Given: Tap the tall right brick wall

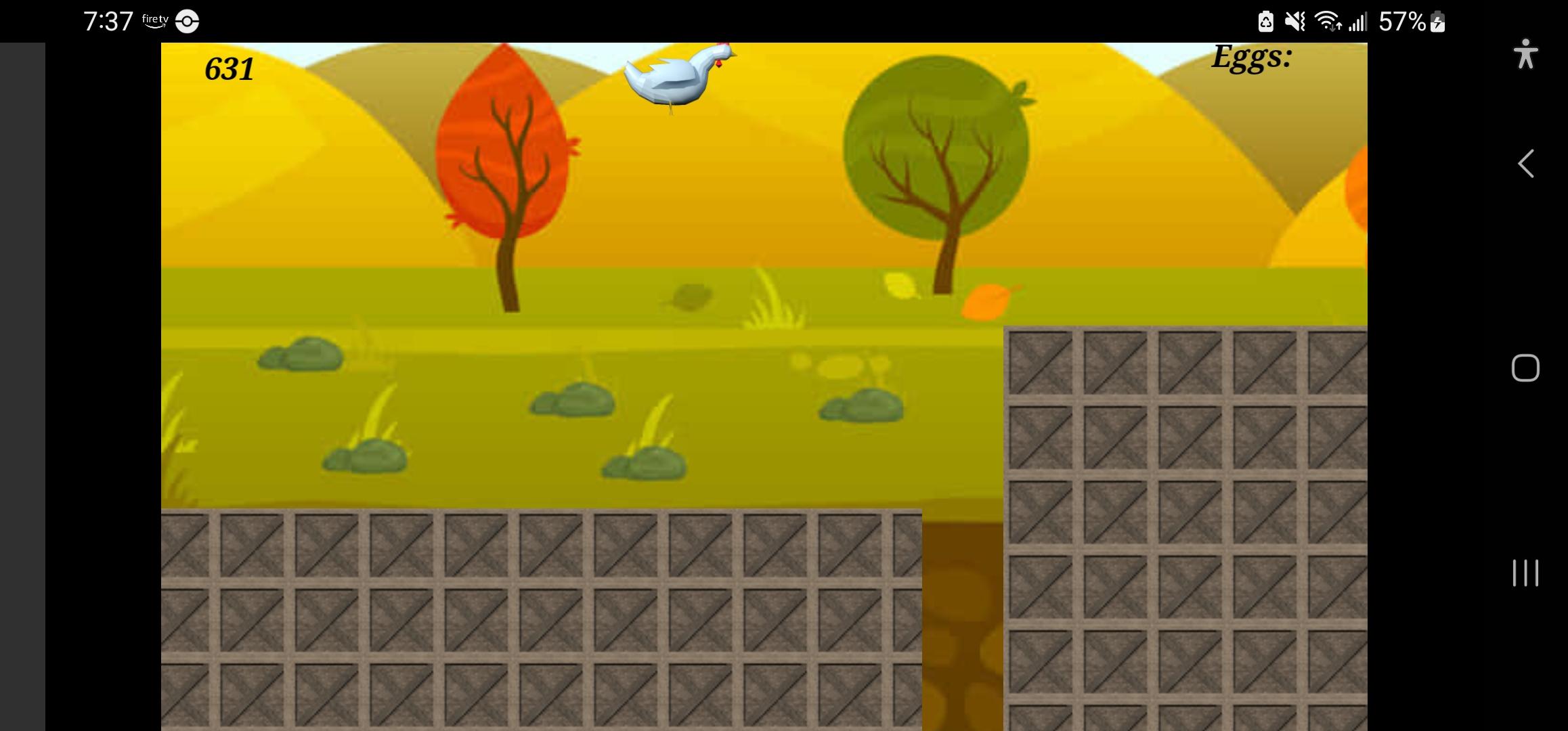Looking at the screenshot, I should point(1185,528).
